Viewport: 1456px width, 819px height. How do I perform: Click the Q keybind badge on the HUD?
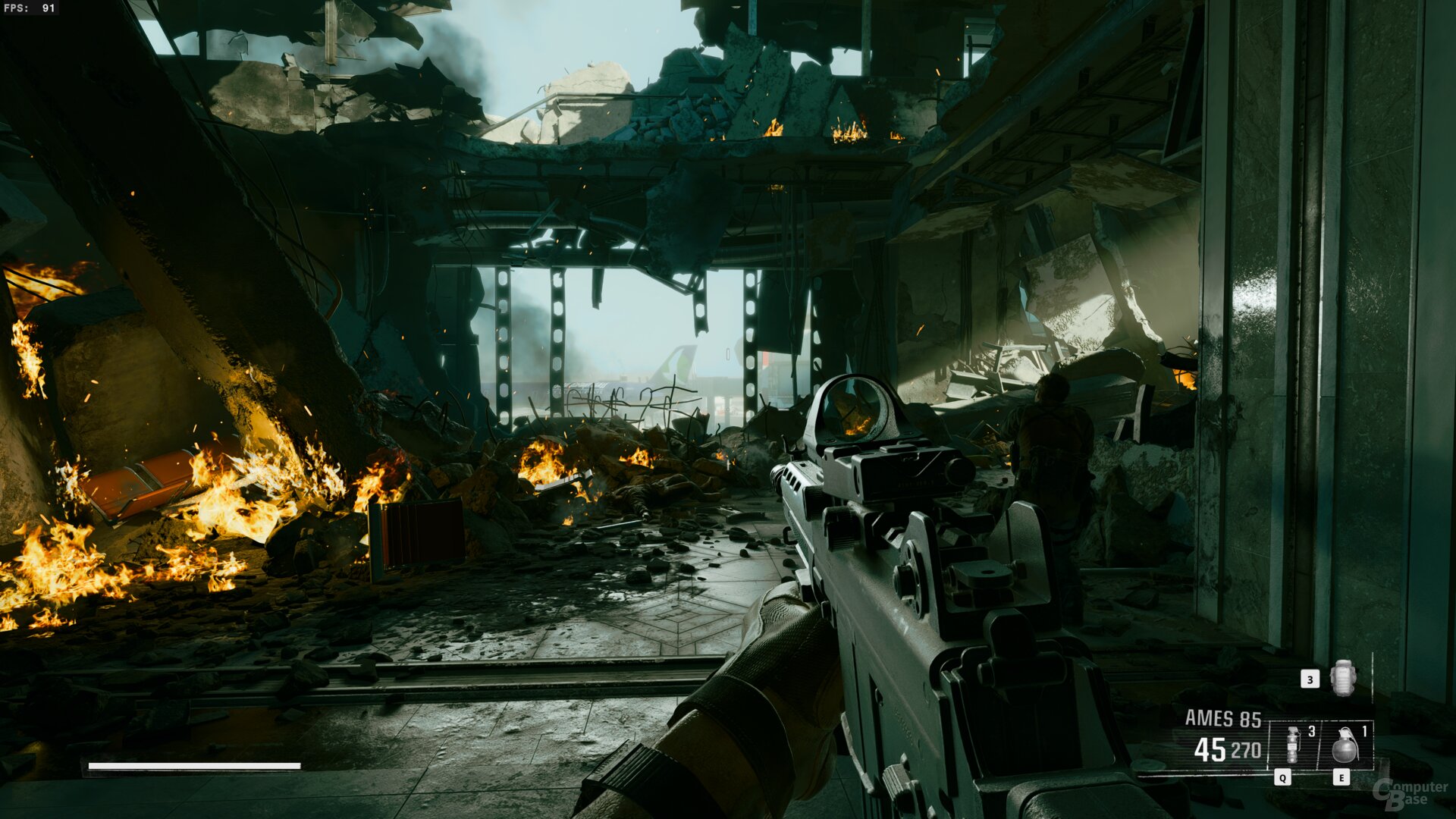point(1282,777)
